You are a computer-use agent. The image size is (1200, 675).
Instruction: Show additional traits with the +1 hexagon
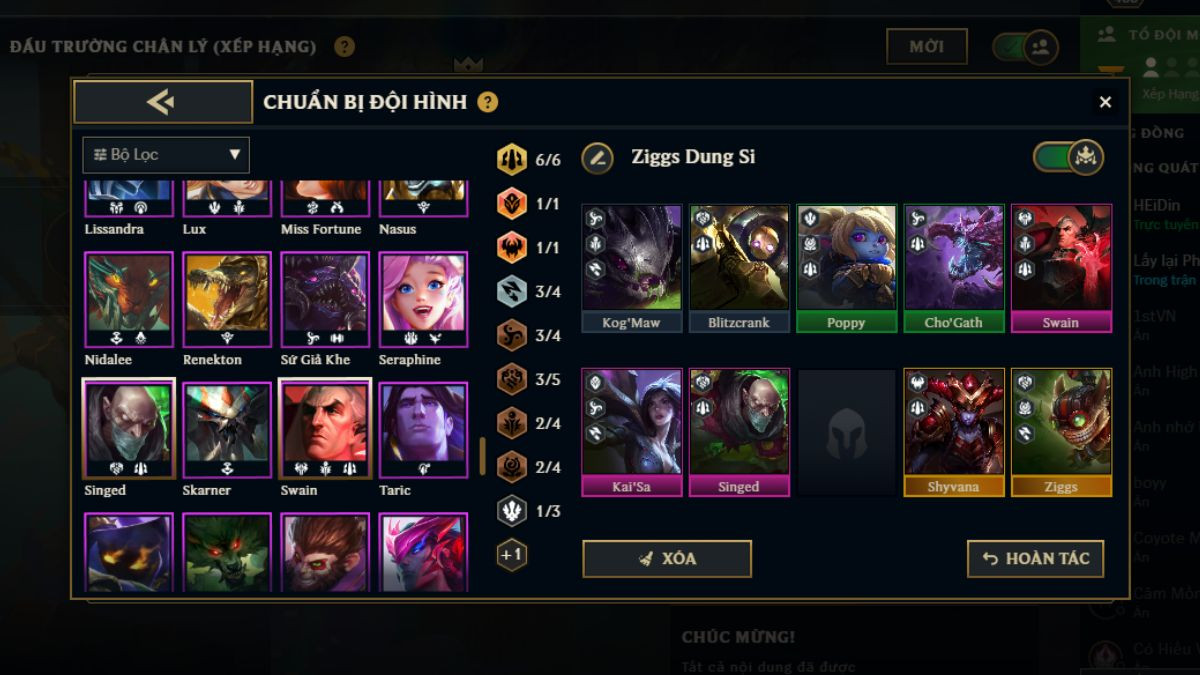(512, 555)
